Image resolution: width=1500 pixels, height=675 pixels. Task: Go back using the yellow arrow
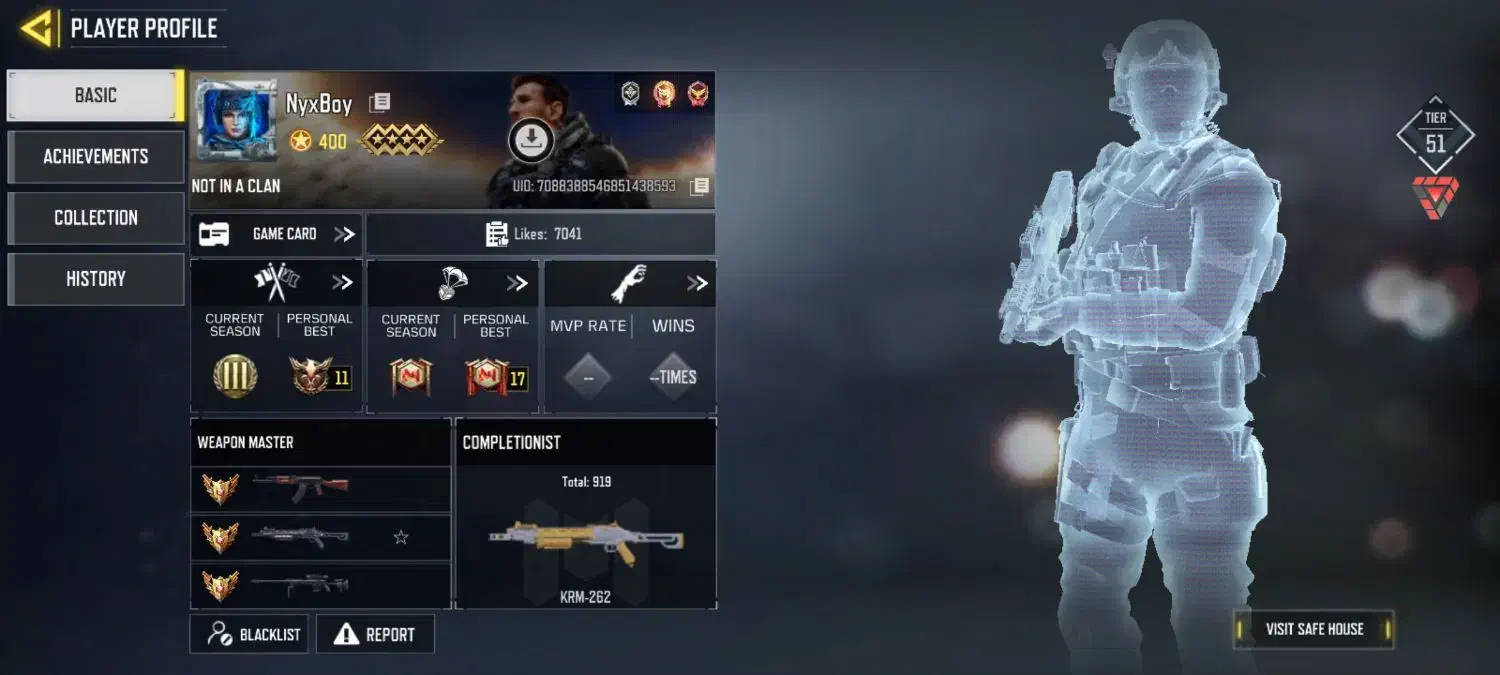point(37,28)
